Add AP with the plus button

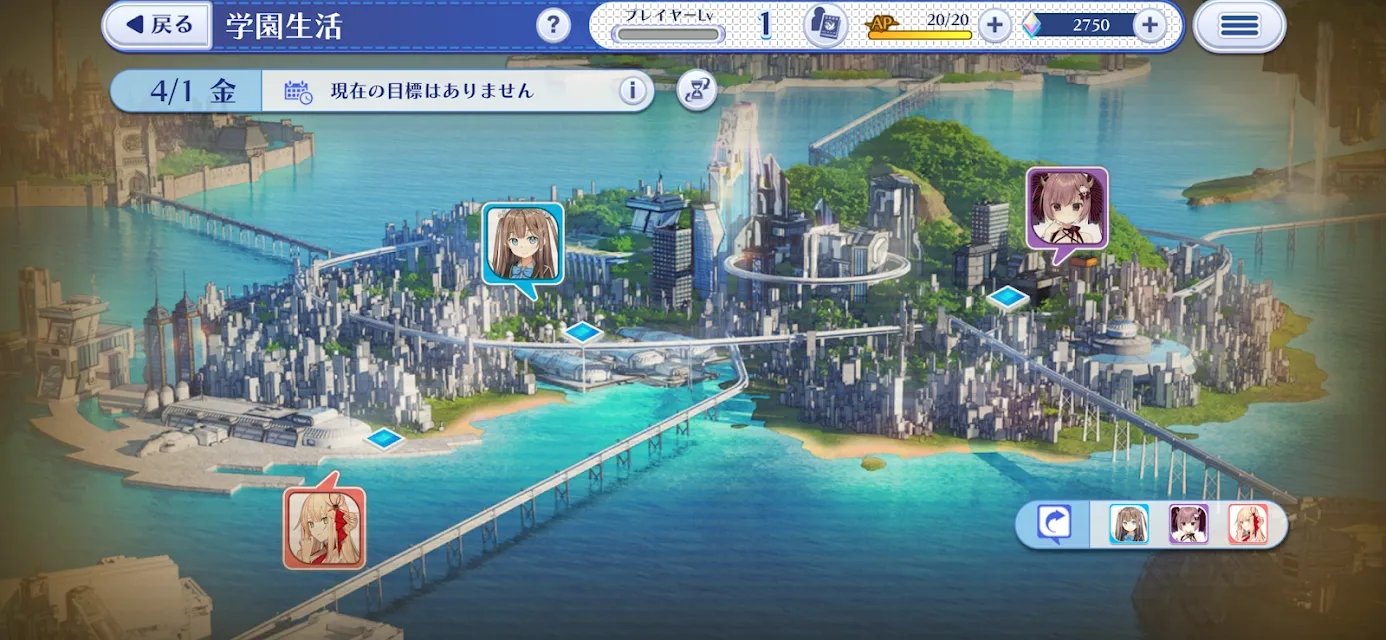(x=994, y=25)
